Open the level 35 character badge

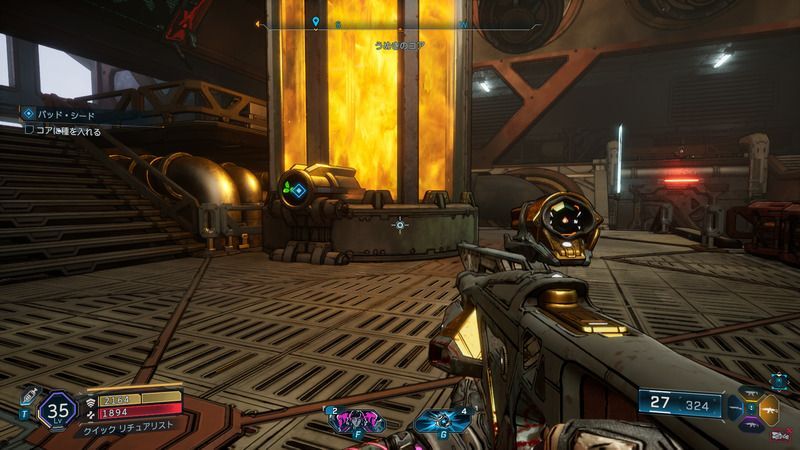(x=57, y=410)
